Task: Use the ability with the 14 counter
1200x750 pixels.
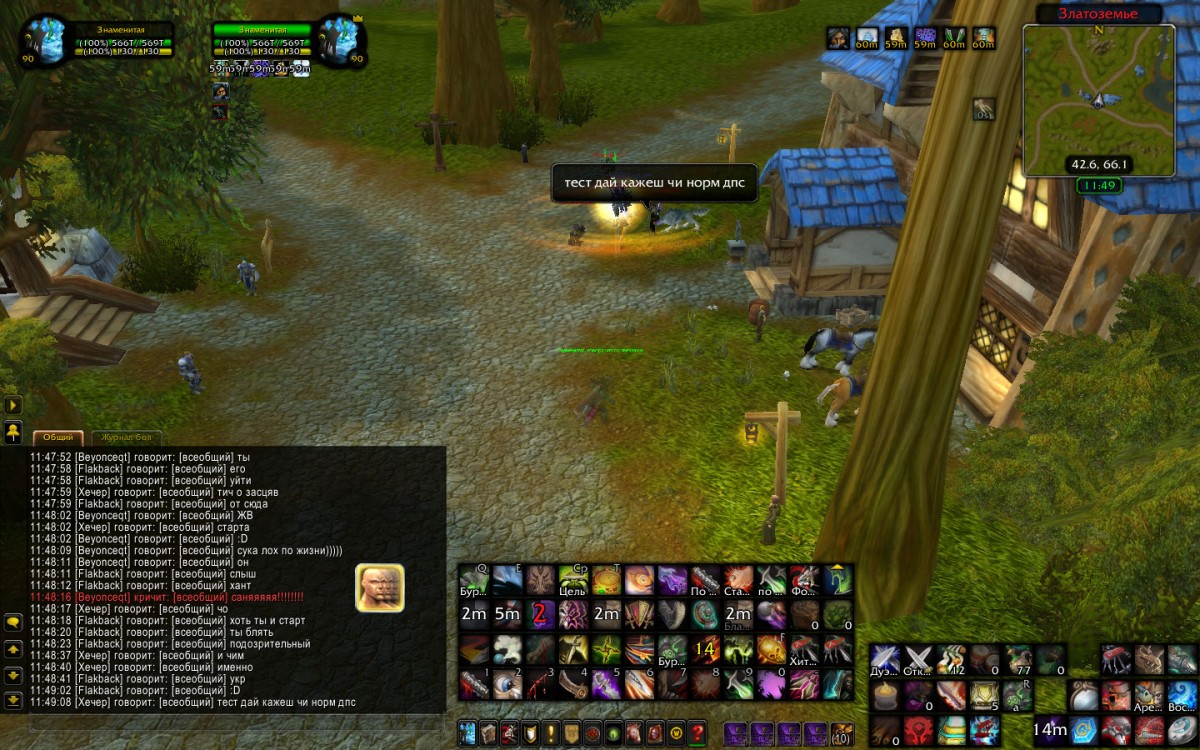Action: click(x=706, y=649)
